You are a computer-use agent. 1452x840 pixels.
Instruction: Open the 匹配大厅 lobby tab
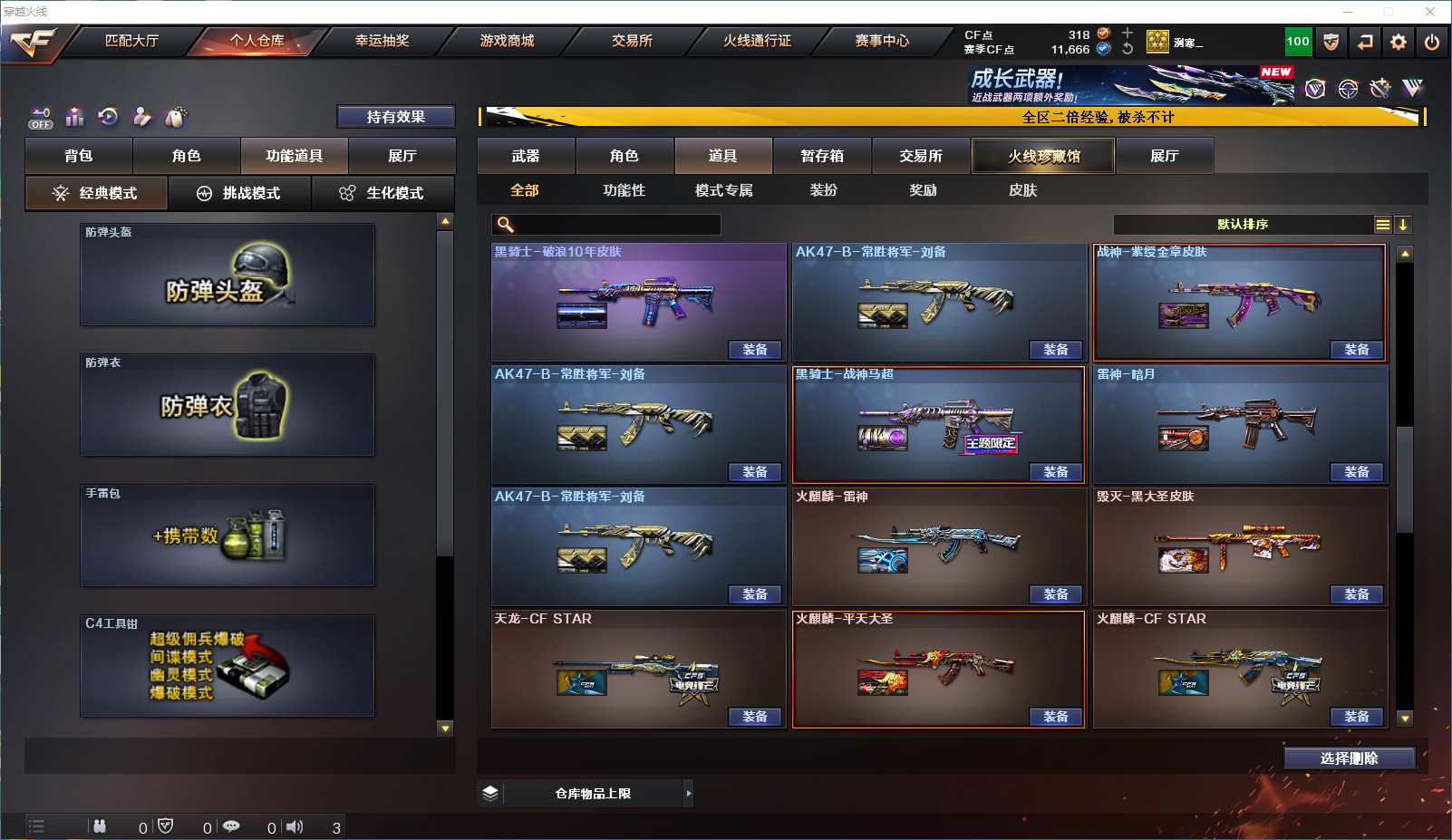[131, 41]
